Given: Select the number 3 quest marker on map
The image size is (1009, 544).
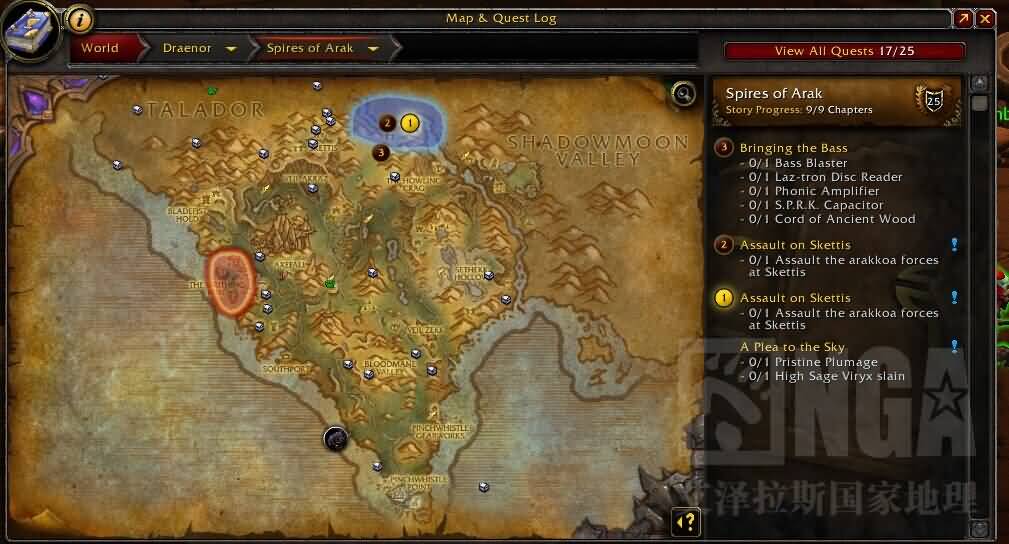Looking at the screenshot, I should 380,152.
